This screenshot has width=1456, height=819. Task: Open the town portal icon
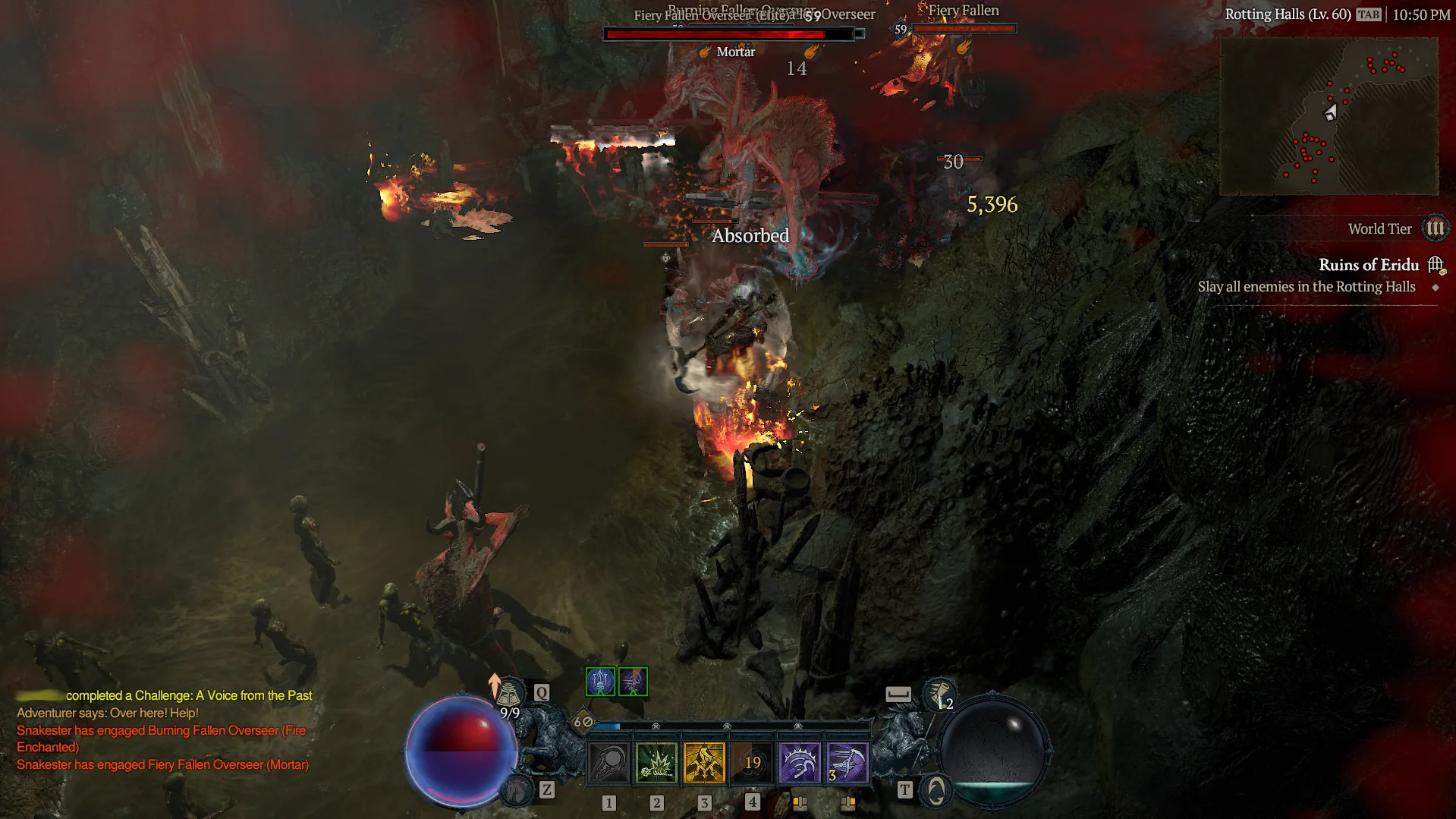[x=936, y=791]
